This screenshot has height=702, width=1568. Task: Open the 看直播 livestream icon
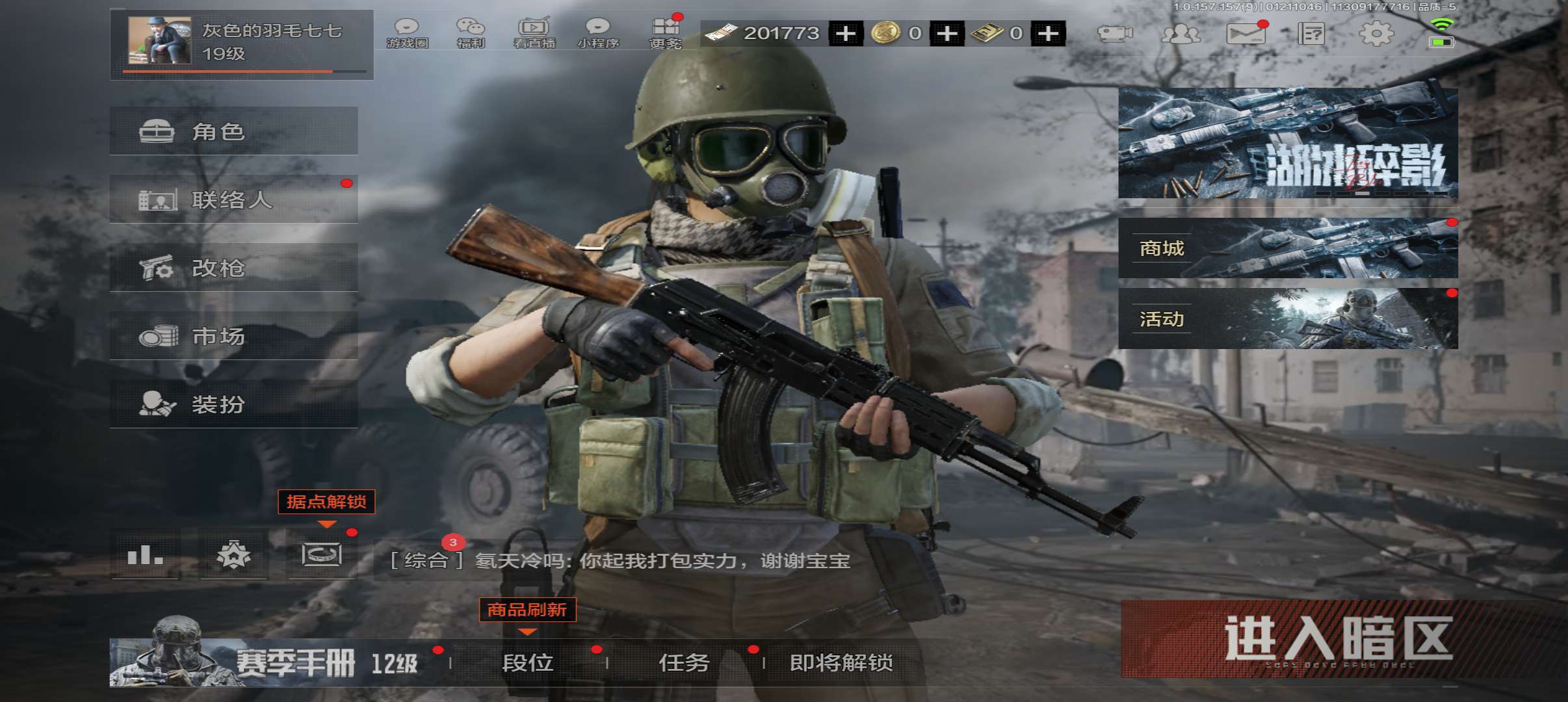click(534, 32)
